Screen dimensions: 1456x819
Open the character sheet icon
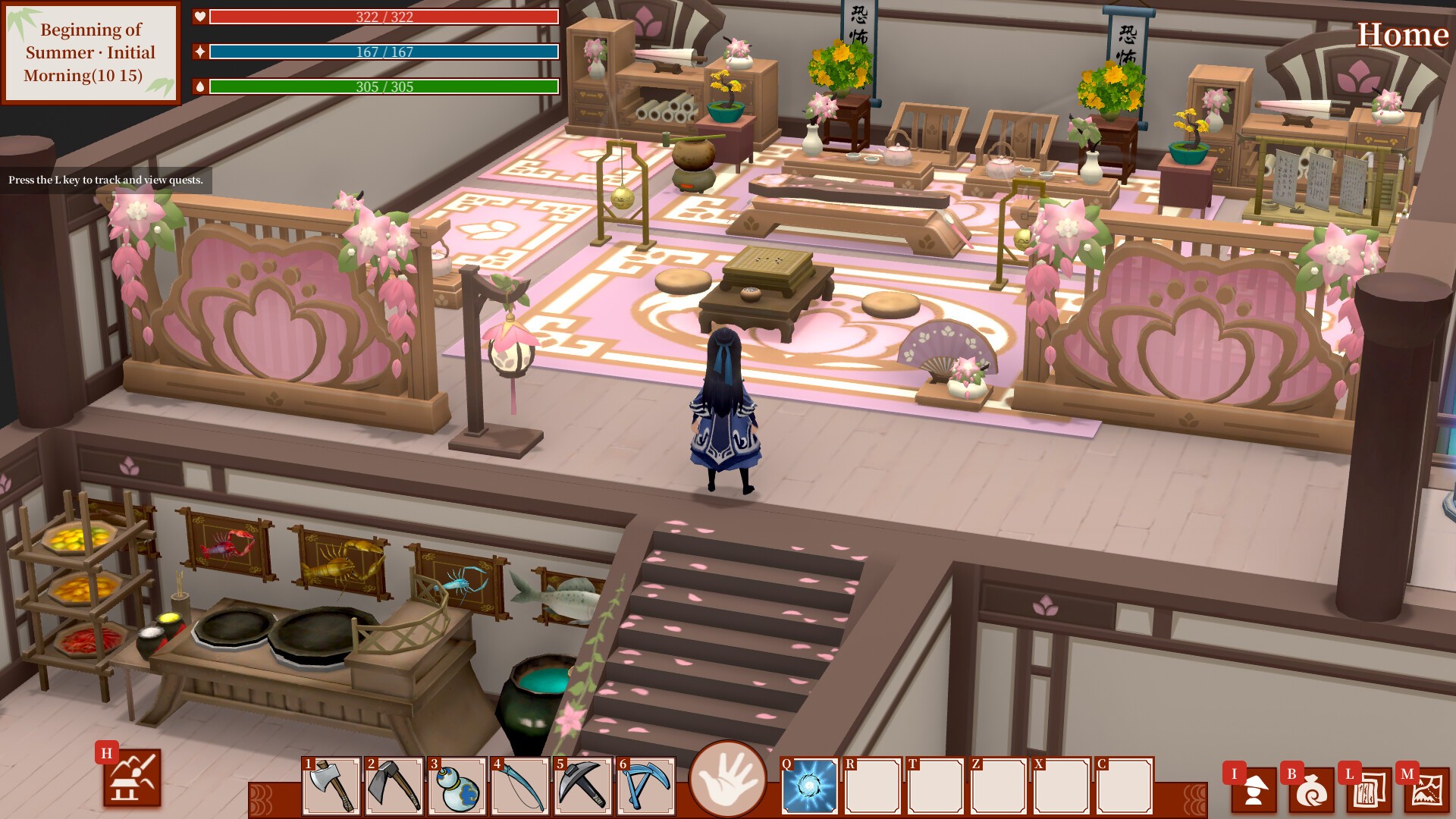click(1254, 790)
